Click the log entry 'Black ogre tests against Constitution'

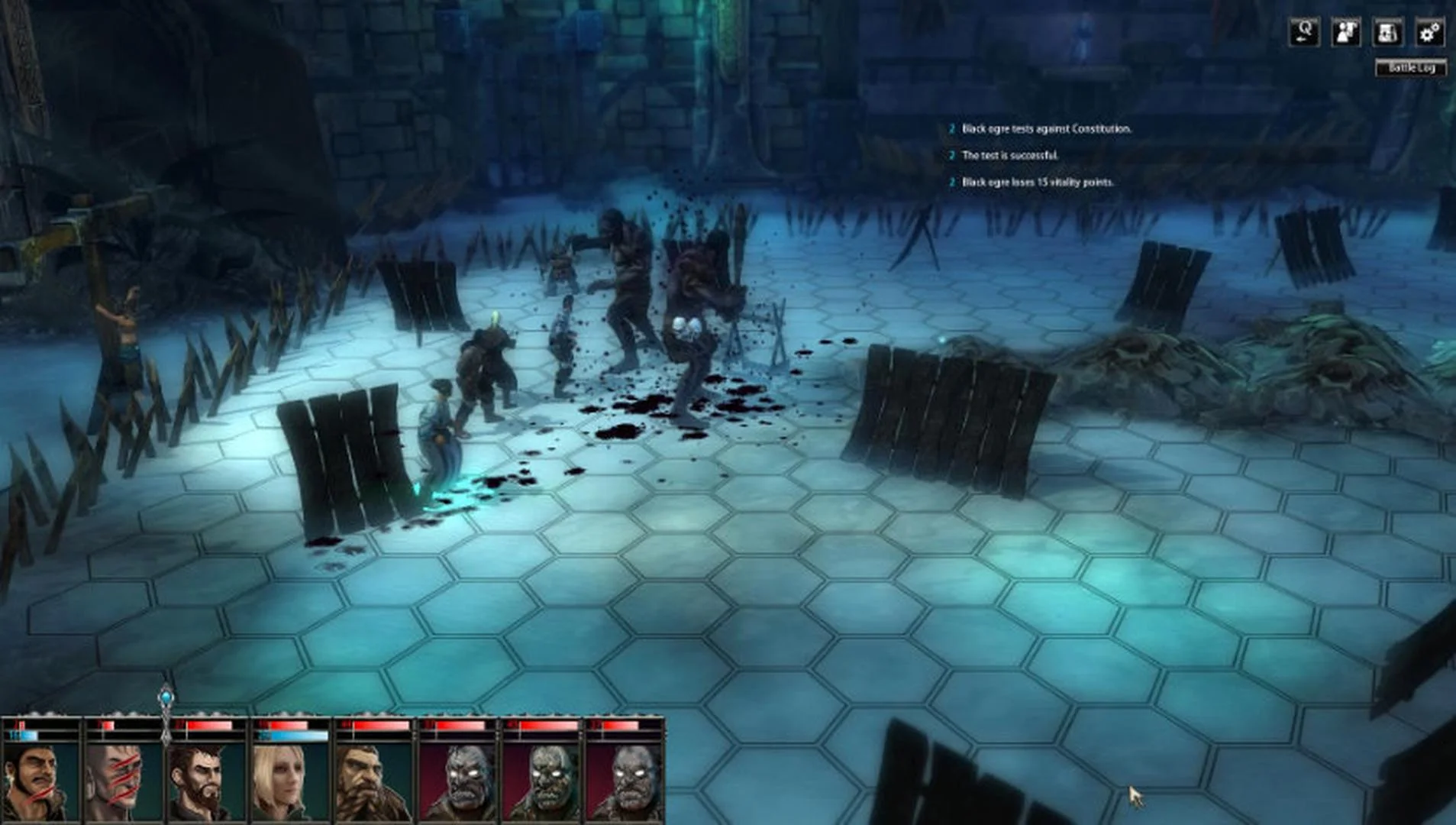click(1046, 129)
